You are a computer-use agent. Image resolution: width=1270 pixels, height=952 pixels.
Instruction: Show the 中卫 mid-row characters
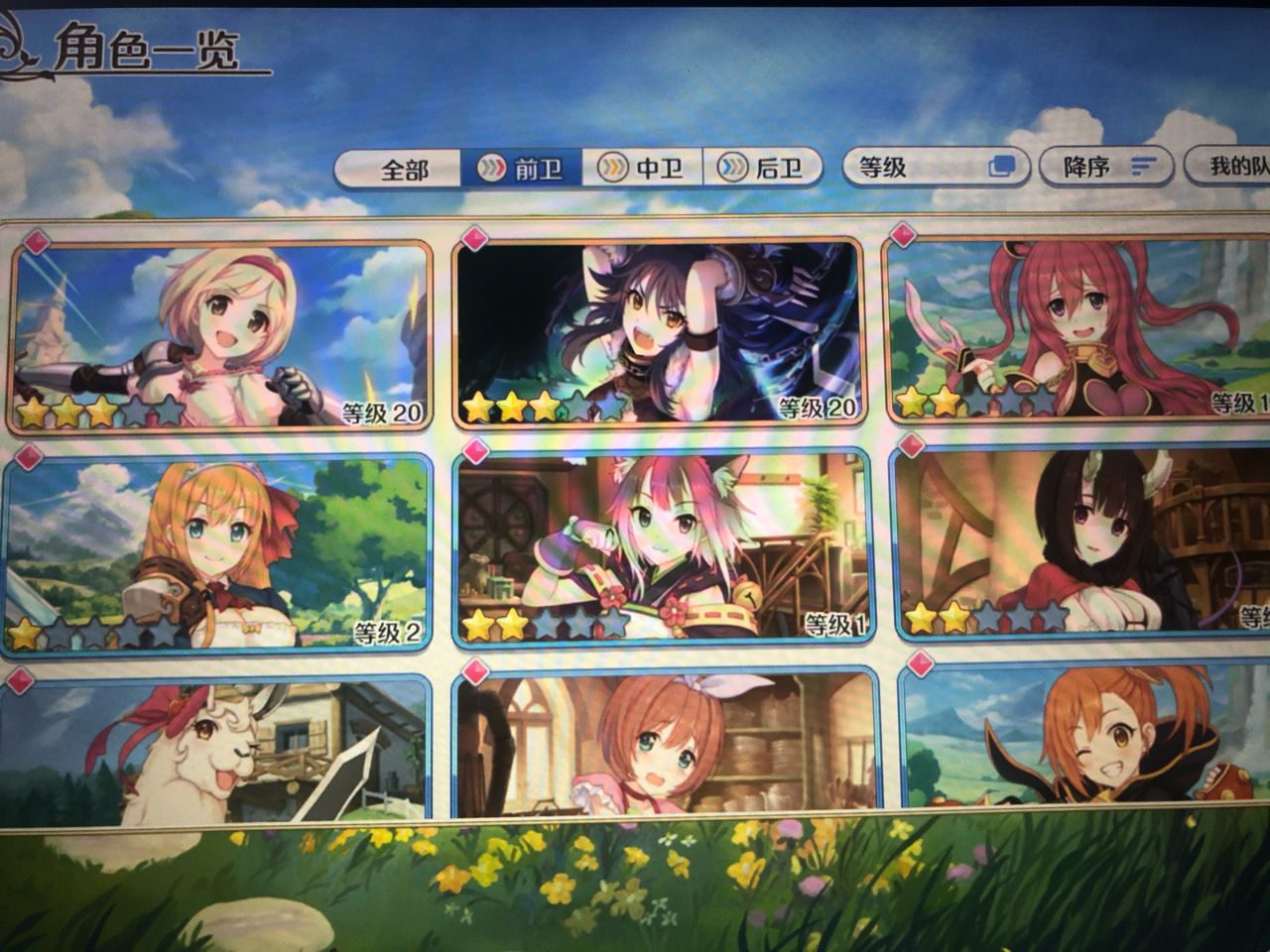pos(643,169)
